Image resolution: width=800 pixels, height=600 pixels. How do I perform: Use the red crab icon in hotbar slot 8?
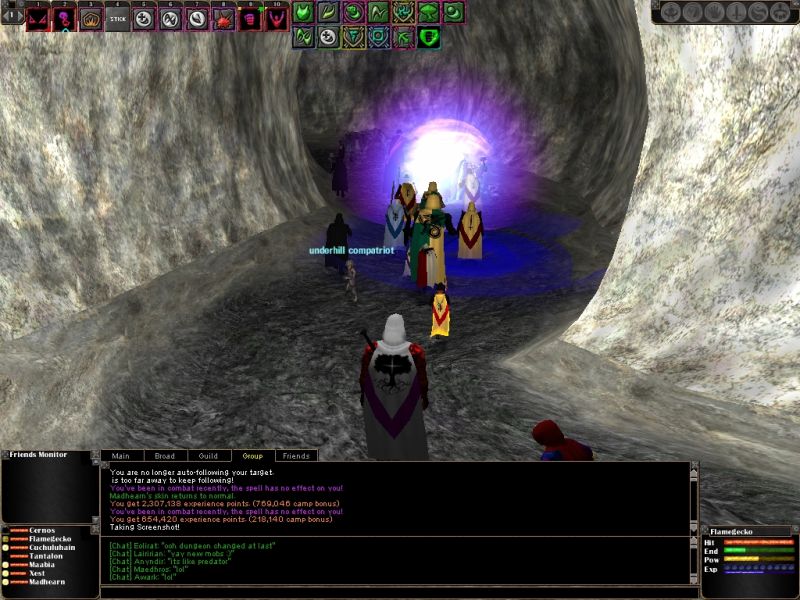[223, 18]
